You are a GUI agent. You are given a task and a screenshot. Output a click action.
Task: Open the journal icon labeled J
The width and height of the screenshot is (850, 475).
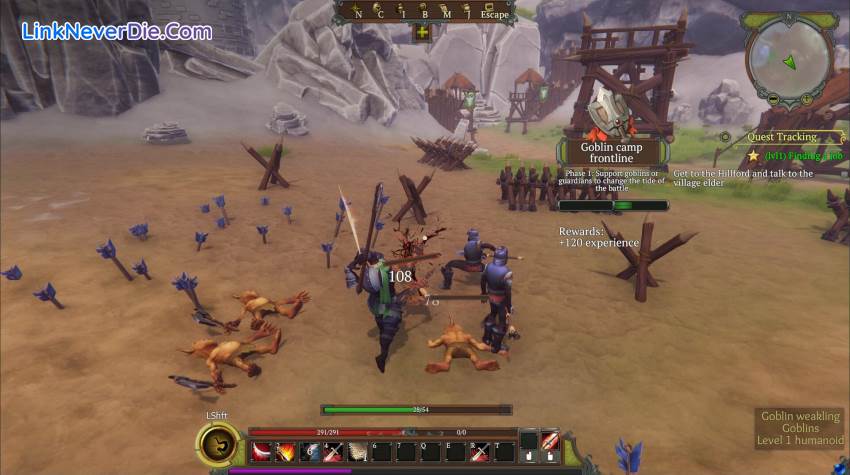[x=466, y=12]
